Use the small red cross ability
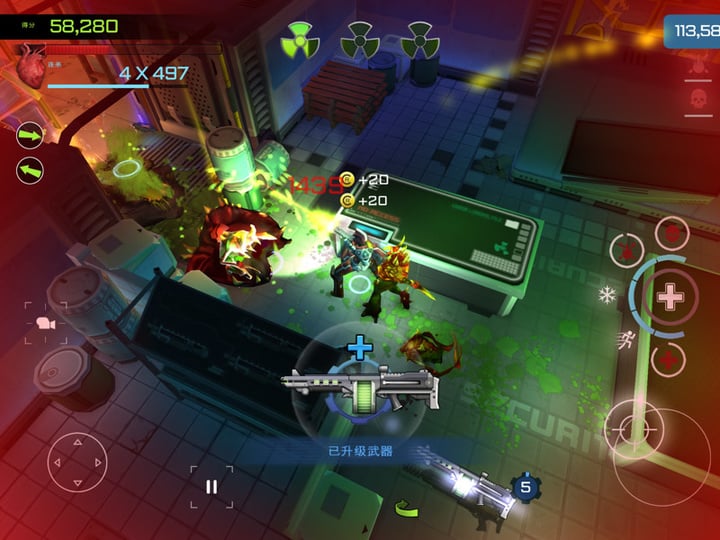 (x=668, y=359)
